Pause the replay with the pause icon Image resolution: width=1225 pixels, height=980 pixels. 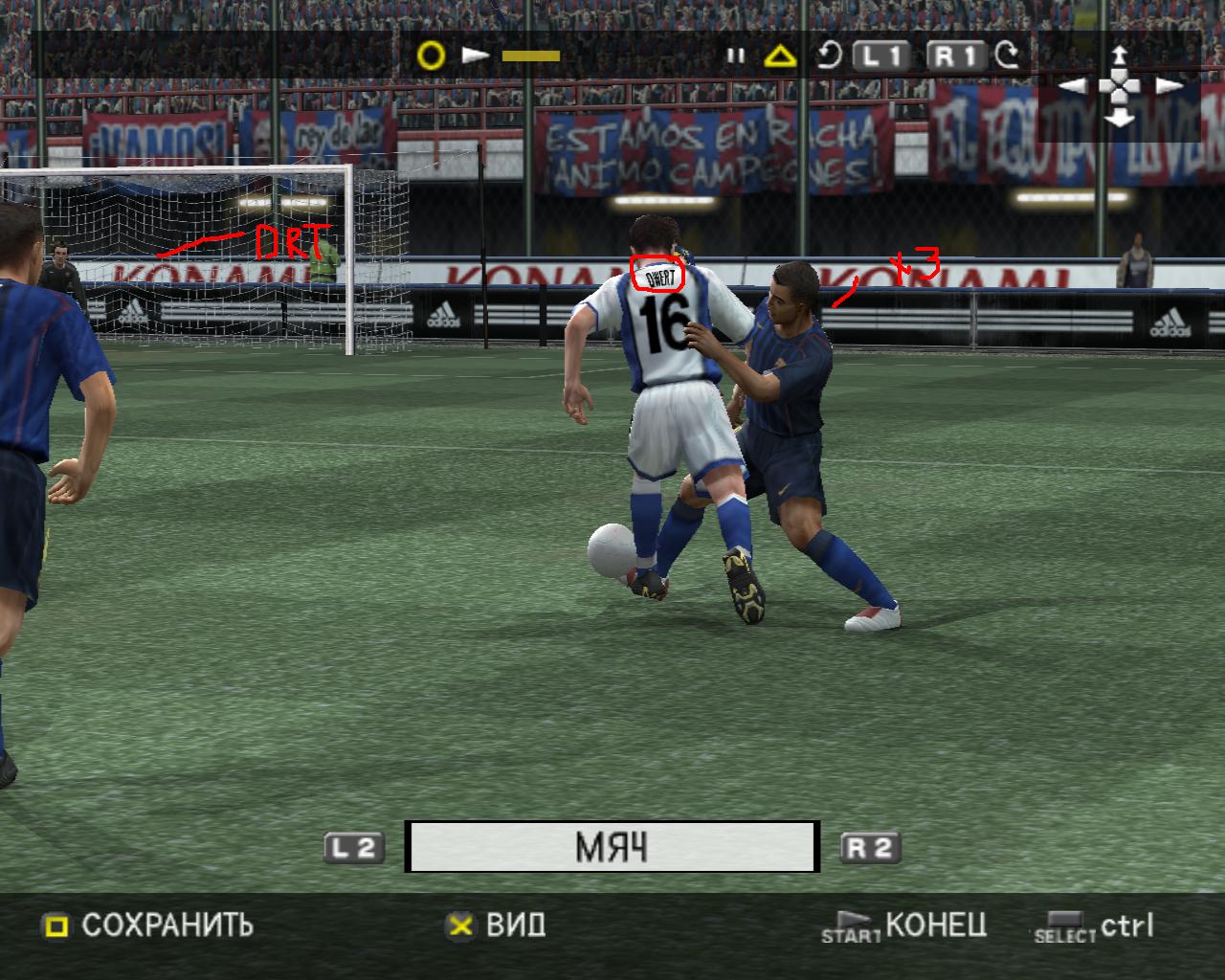(735, 56)
